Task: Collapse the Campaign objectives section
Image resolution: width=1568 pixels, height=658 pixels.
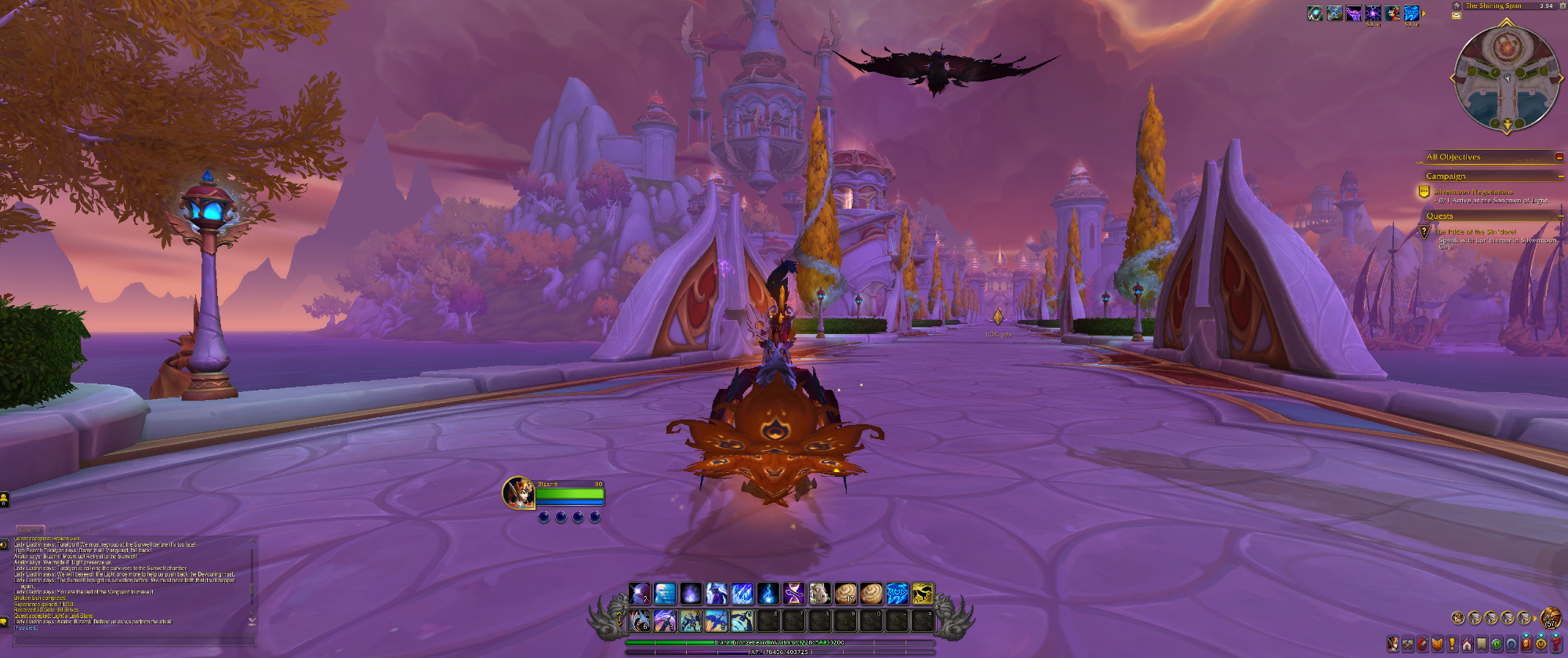Action: tap(1560, 176)
